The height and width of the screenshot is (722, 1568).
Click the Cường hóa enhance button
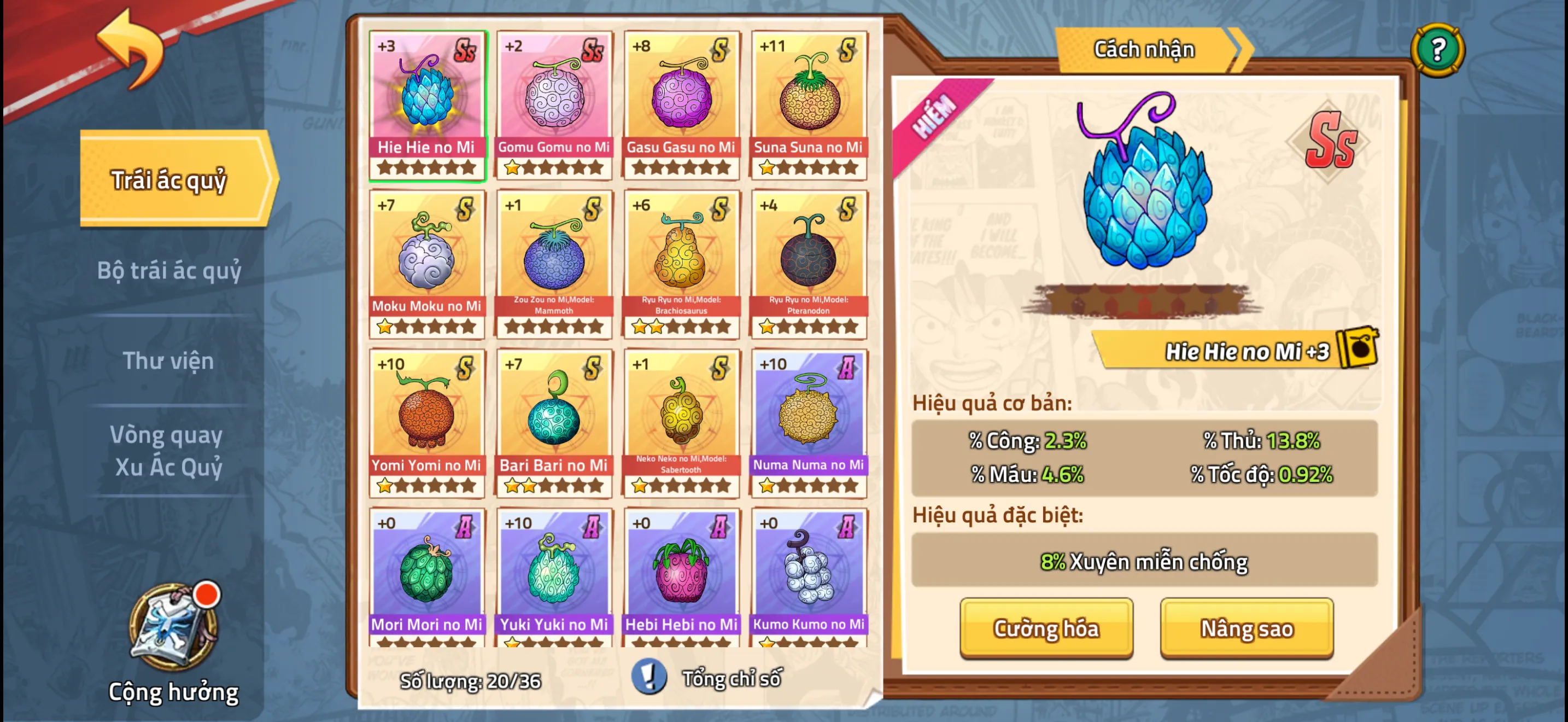1046,627
